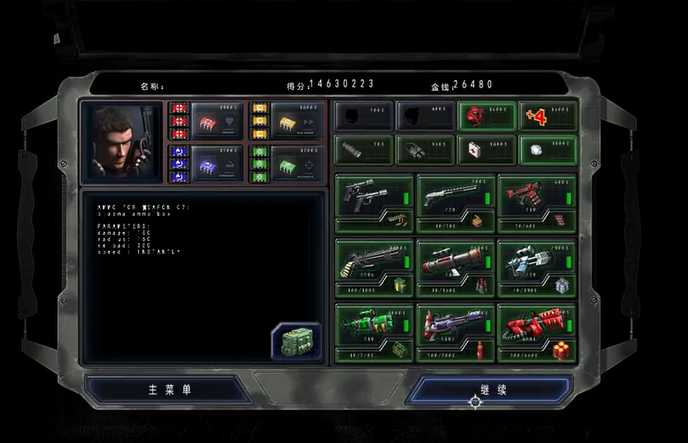This screenshot has height=443, width=688.
Task: Buy the green plasma ammo box
Action: pos(295,340)
